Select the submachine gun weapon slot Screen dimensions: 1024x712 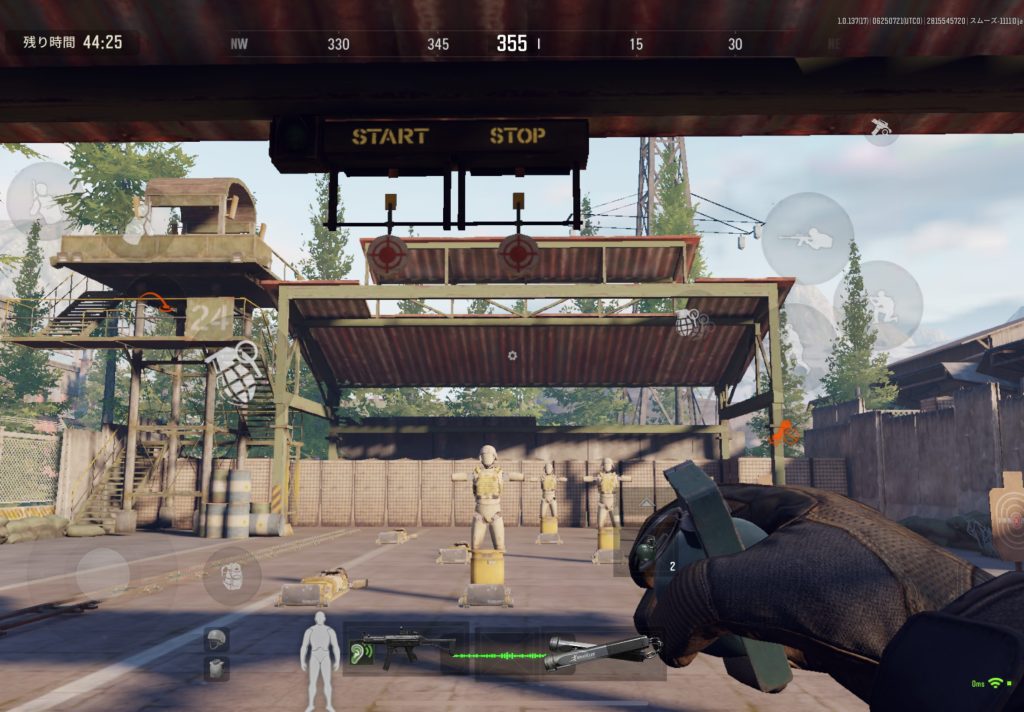(405, 646)
